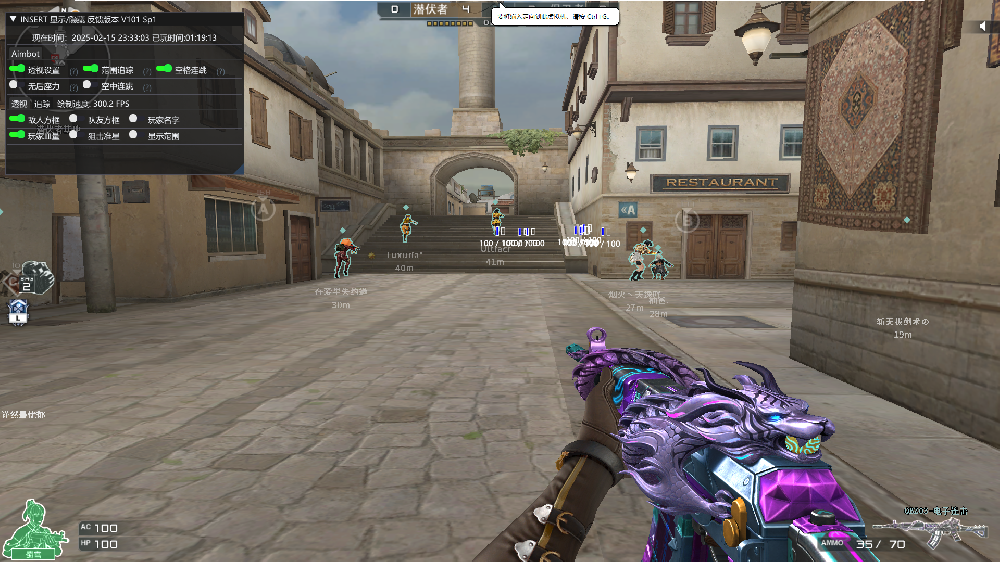Screen dimensions: 1000x562
Task: Open the Aimbot tab
Action: click(x=24, y=53)
